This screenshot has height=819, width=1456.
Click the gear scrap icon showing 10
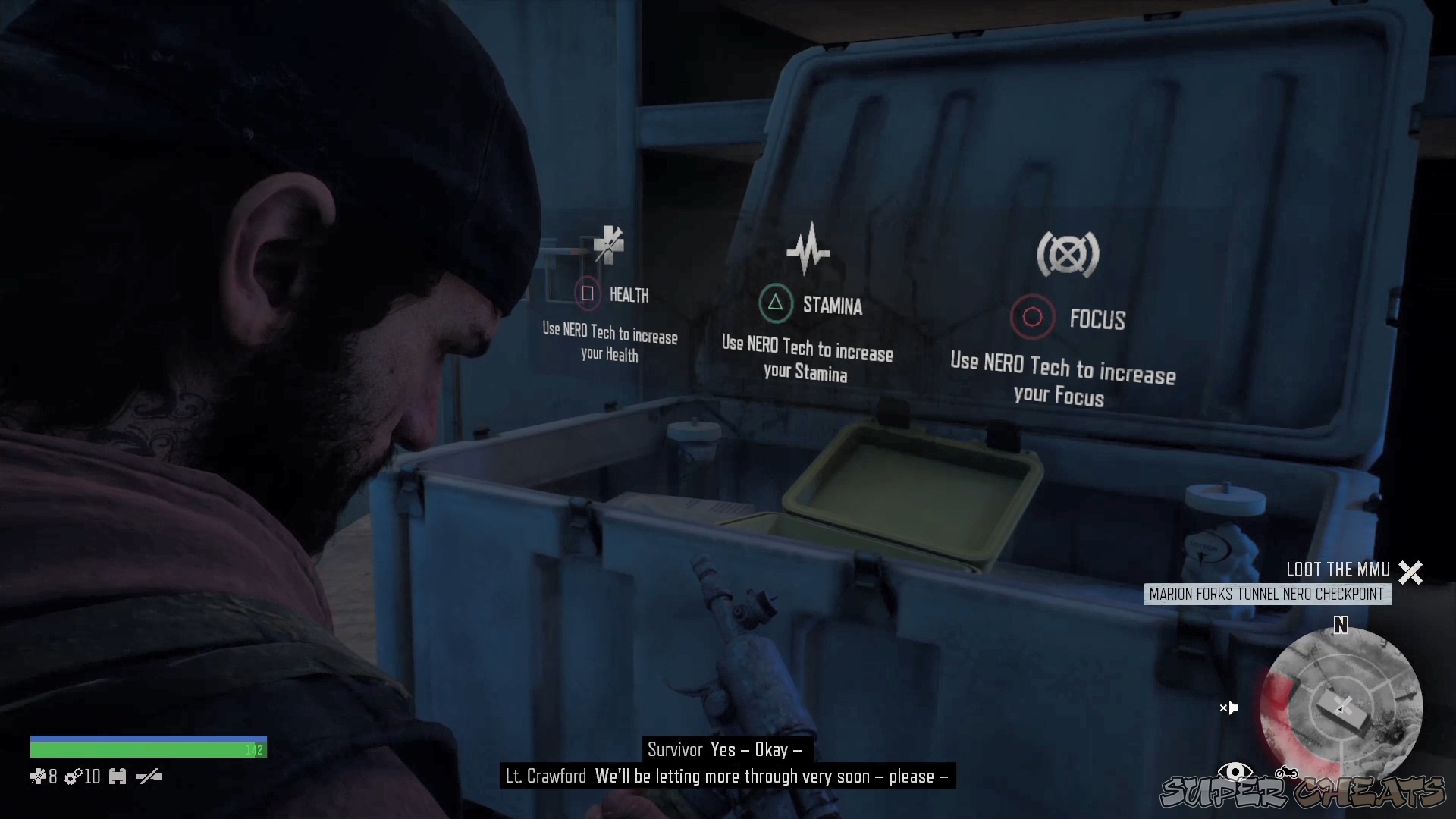74,777
